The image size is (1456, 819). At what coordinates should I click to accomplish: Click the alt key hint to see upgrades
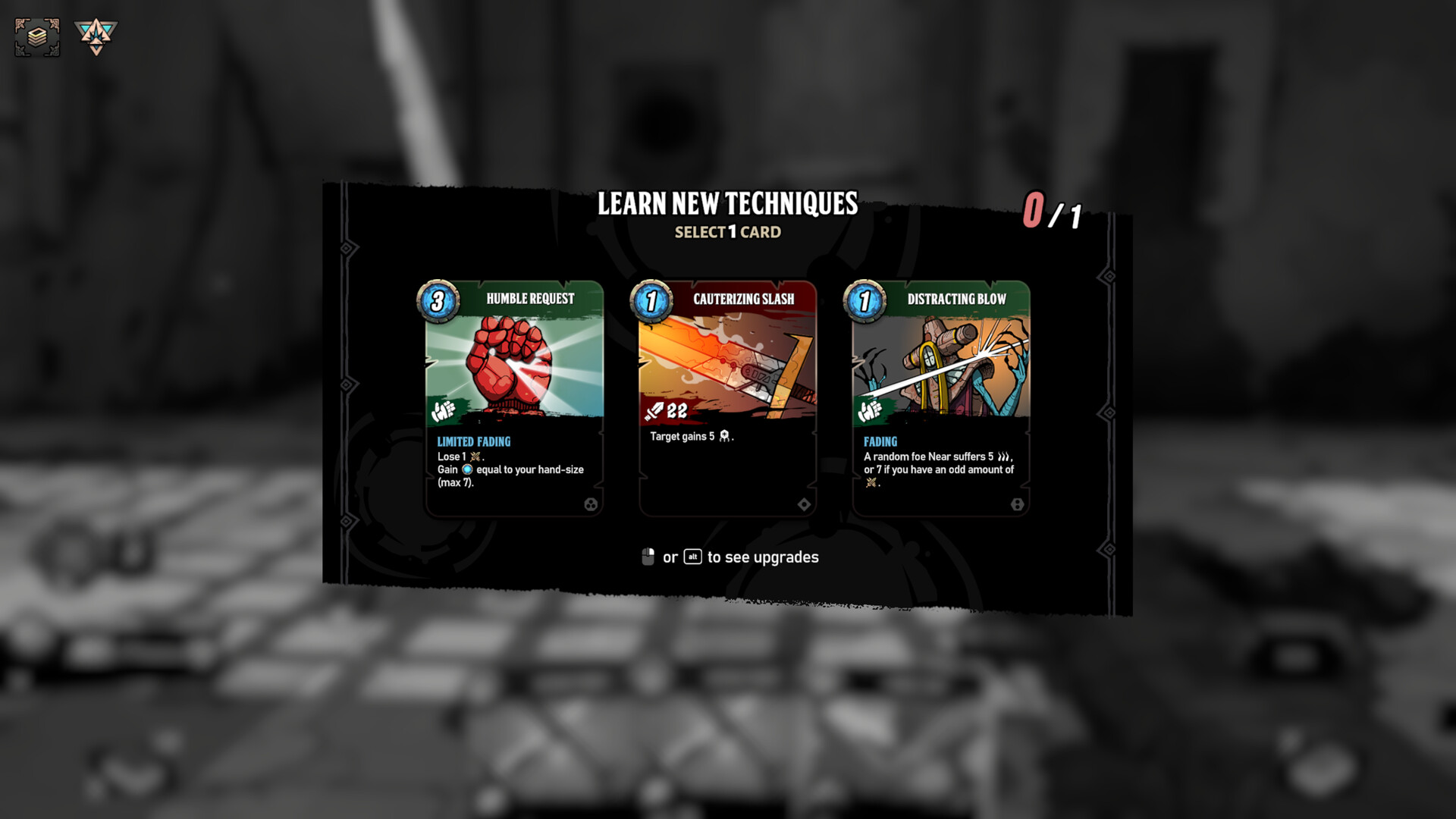(692, 557)
